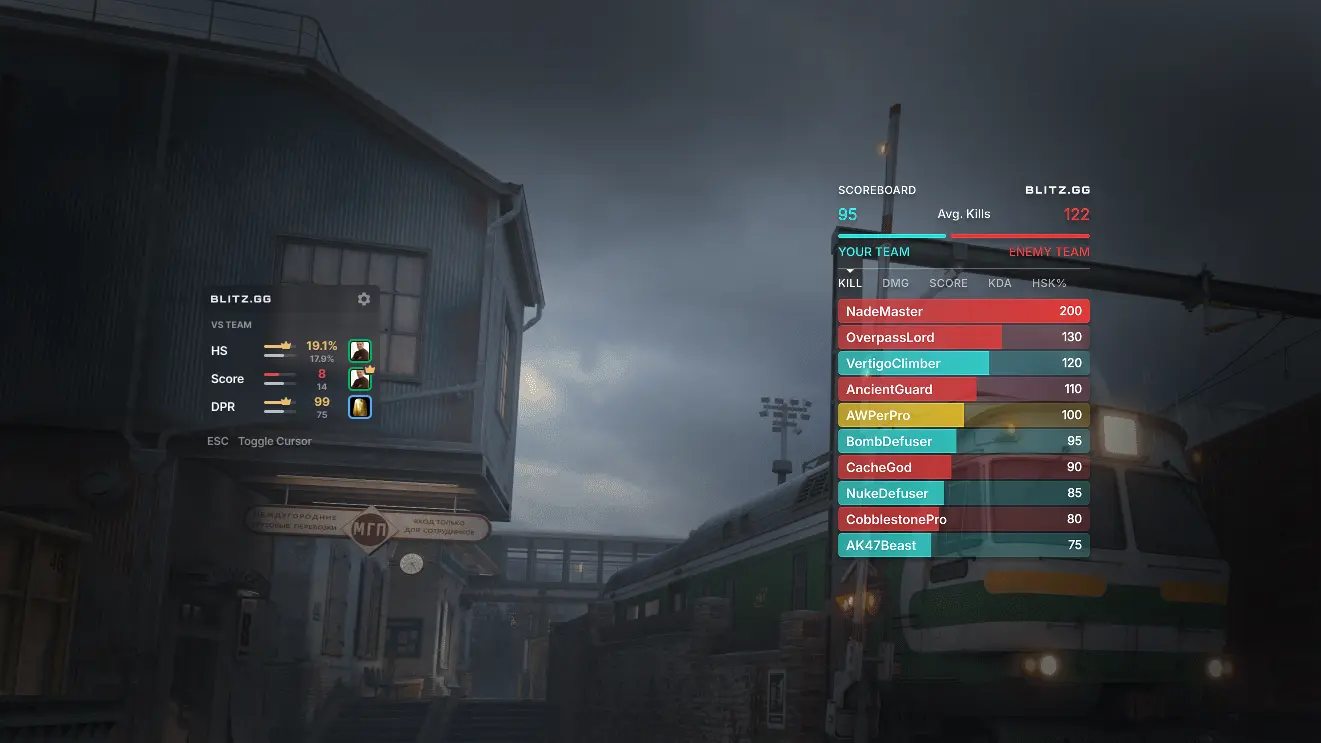The height and width of the screenshot is (743, 1321).
Task: Pick BombDefuser from the player list
Action: pos(963,441)
